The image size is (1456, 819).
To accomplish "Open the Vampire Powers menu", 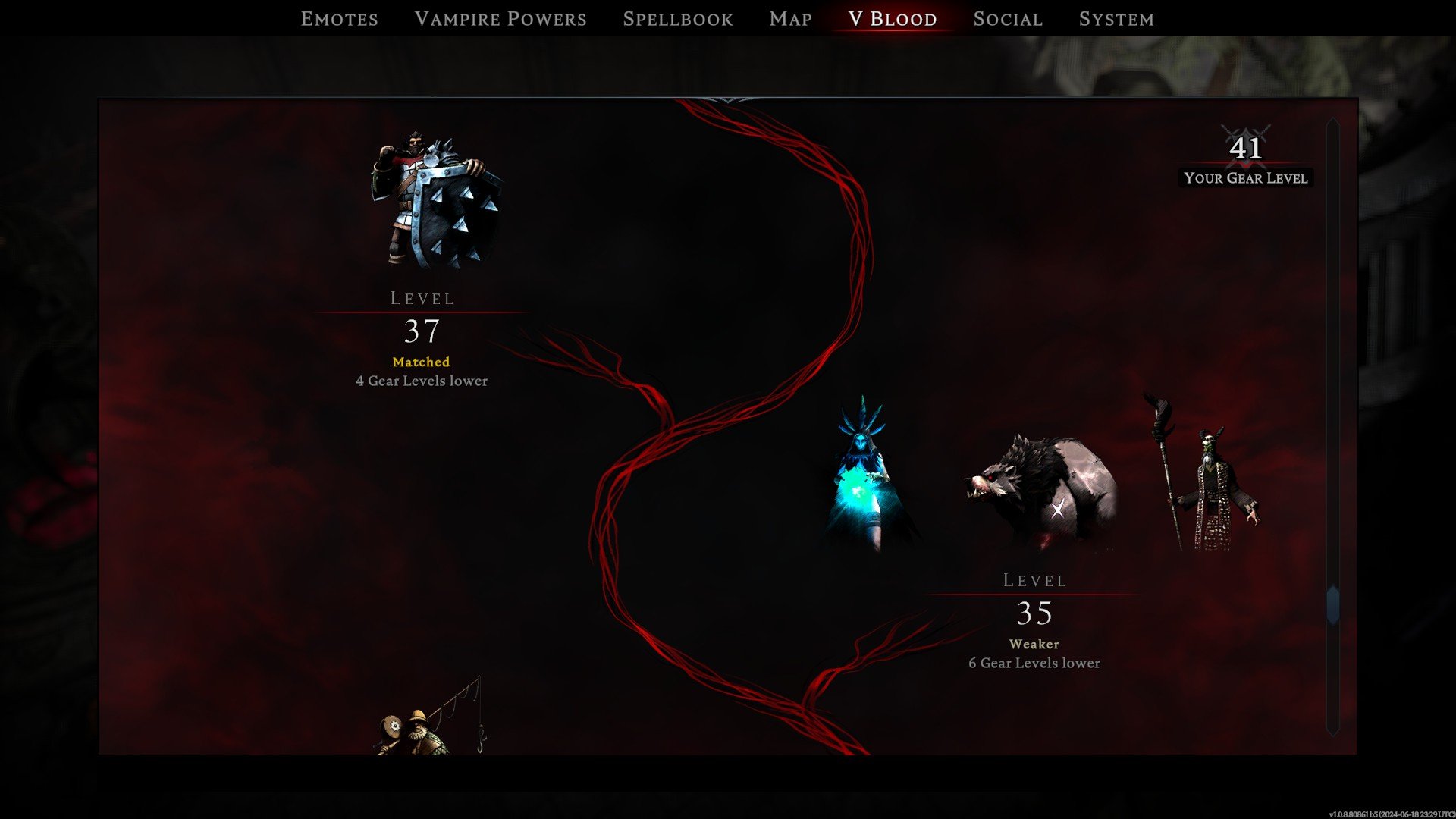I will pos(501,18).
